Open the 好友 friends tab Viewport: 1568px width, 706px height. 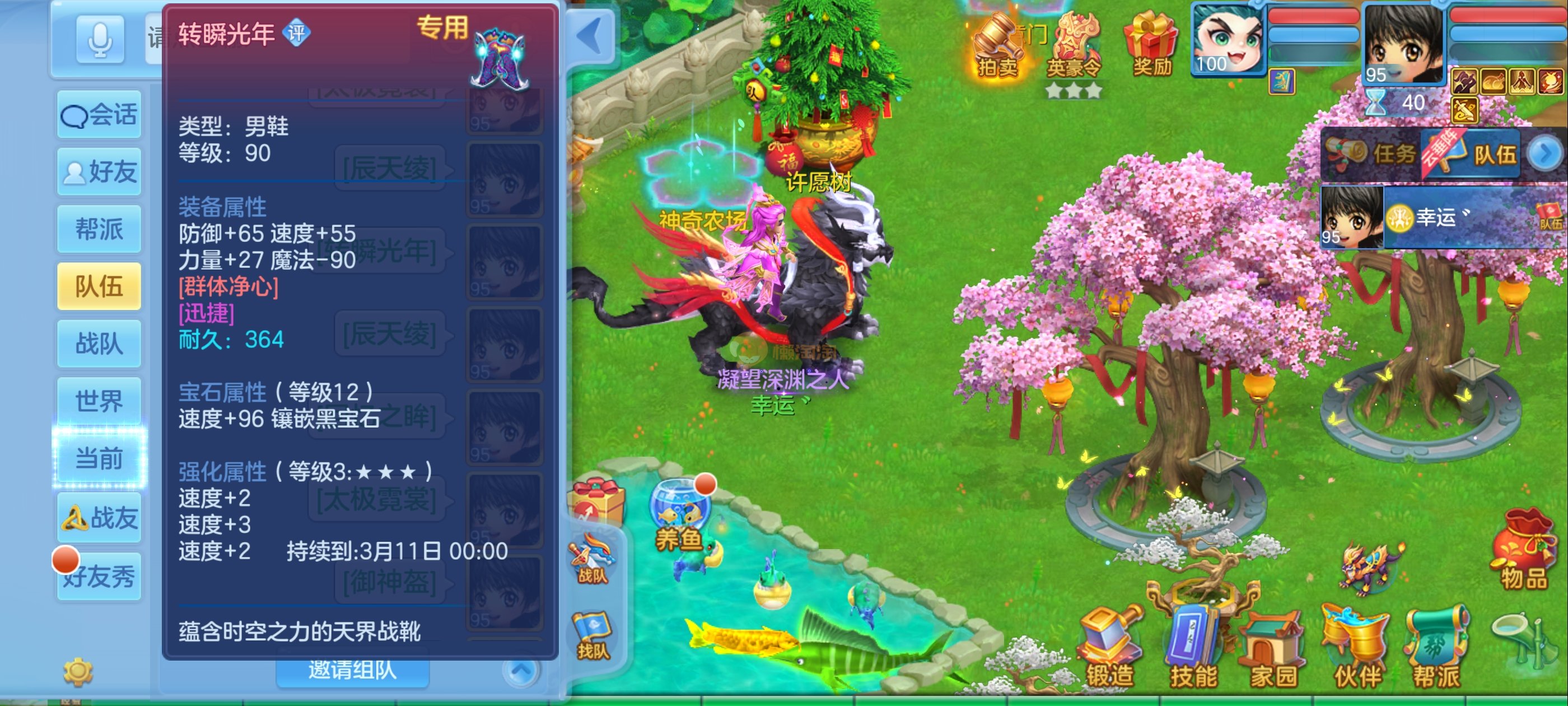coord(99,172)
